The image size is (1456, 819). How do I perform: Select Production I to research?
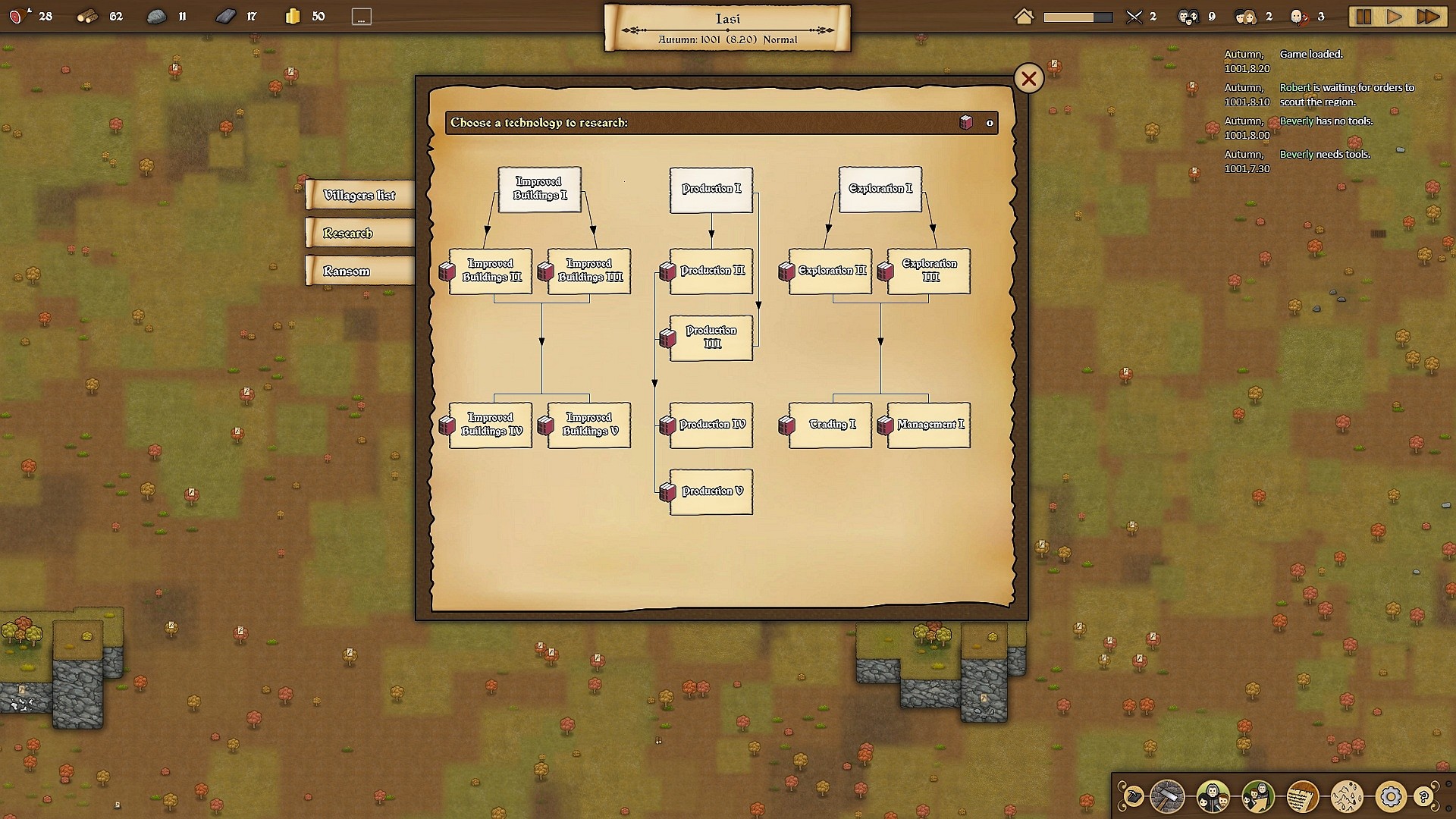(x=711, y=190)
